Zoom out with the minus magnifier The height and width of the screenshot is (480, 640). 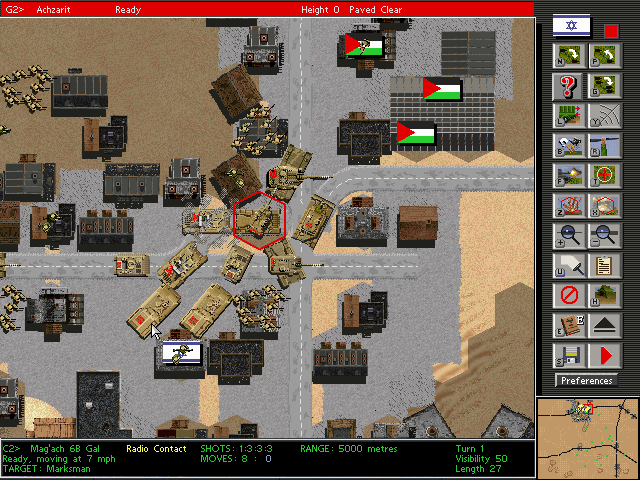click(603, 236)
